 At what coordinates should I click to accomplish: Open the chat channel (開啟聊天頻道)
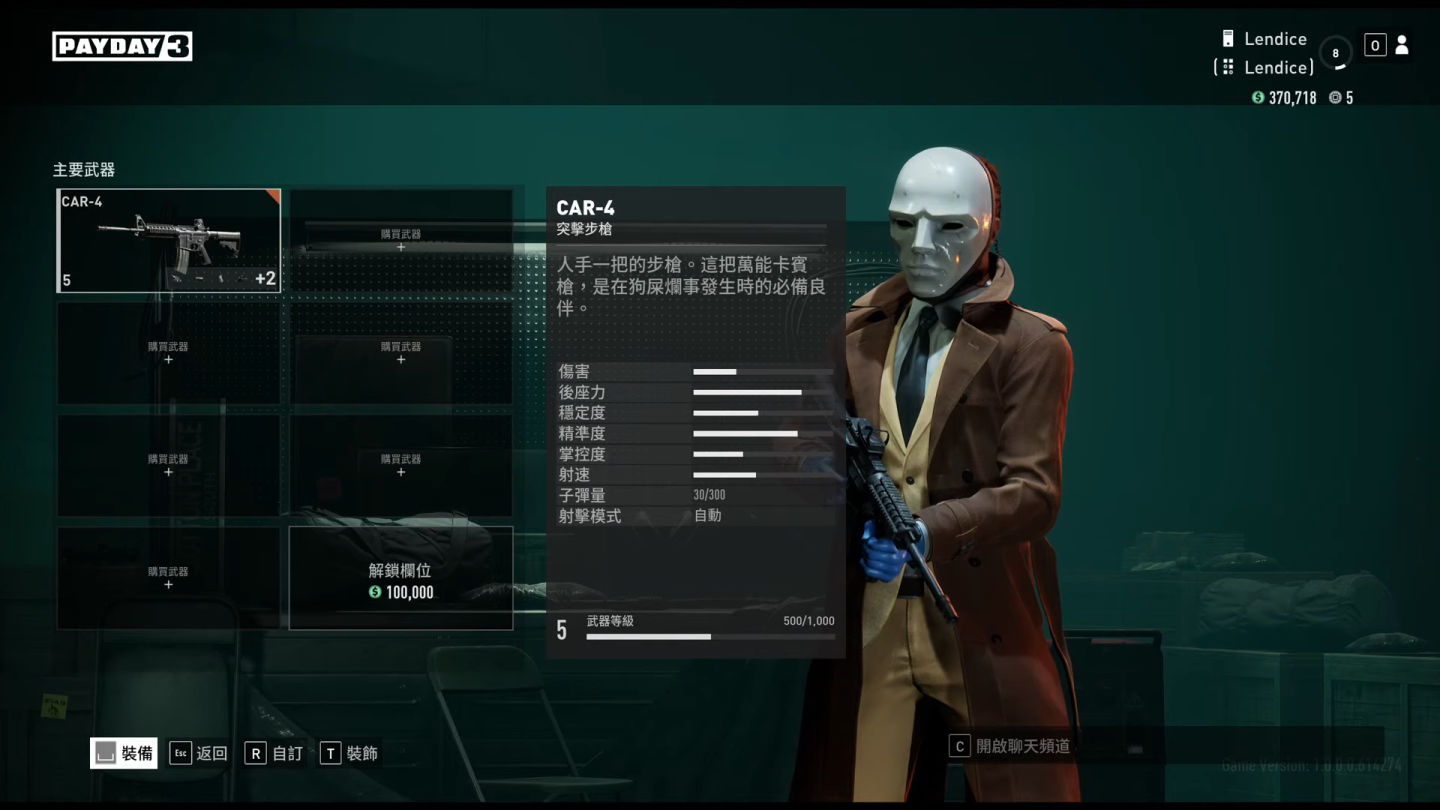tap(1010, 746)
